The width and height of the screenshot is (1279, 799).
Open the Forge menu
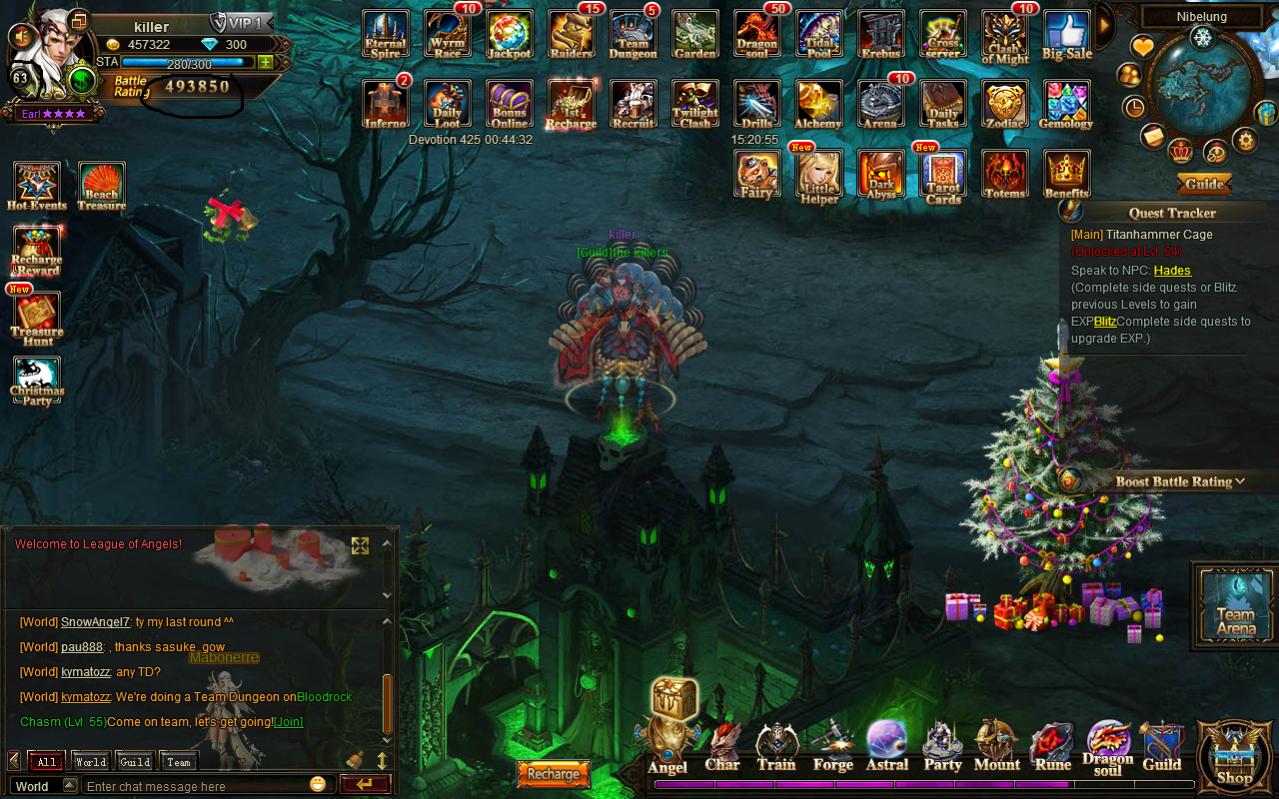(x=832, y=748)
